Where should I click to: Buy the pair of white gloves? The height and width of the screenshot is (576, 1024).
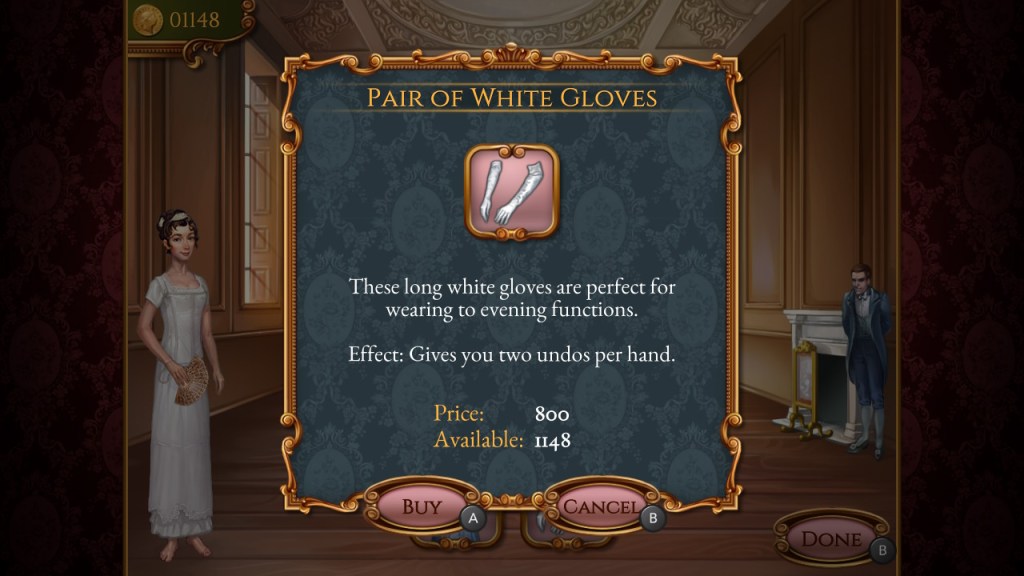point(421,507)
